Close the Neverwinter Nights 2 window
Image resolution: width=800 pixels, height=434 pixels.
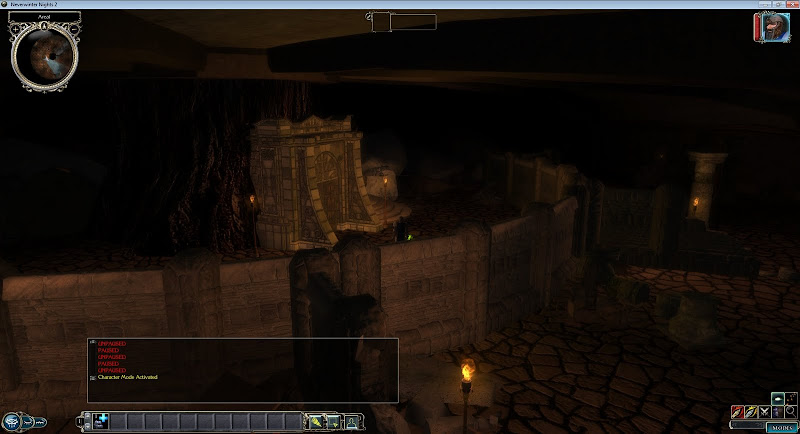tap(787, 5)
